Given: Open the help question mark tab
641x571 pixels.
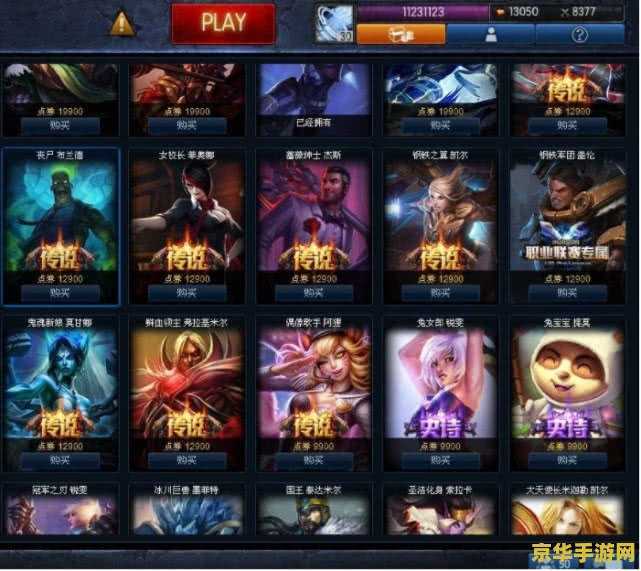Looking at the screenshot, I should (x=579, y=33).
